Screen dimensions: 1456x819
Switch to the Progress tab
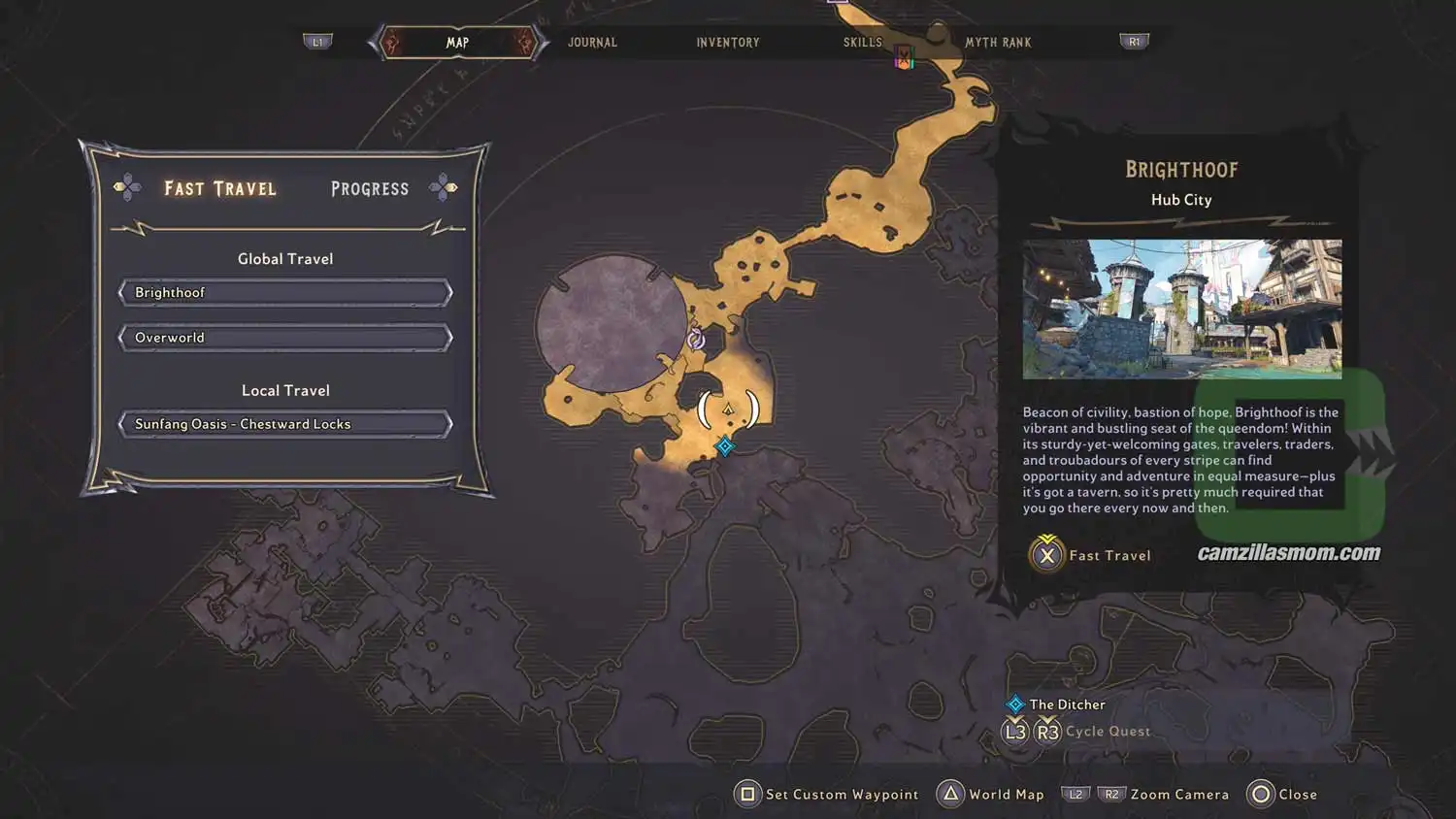(x=369, y=187)
